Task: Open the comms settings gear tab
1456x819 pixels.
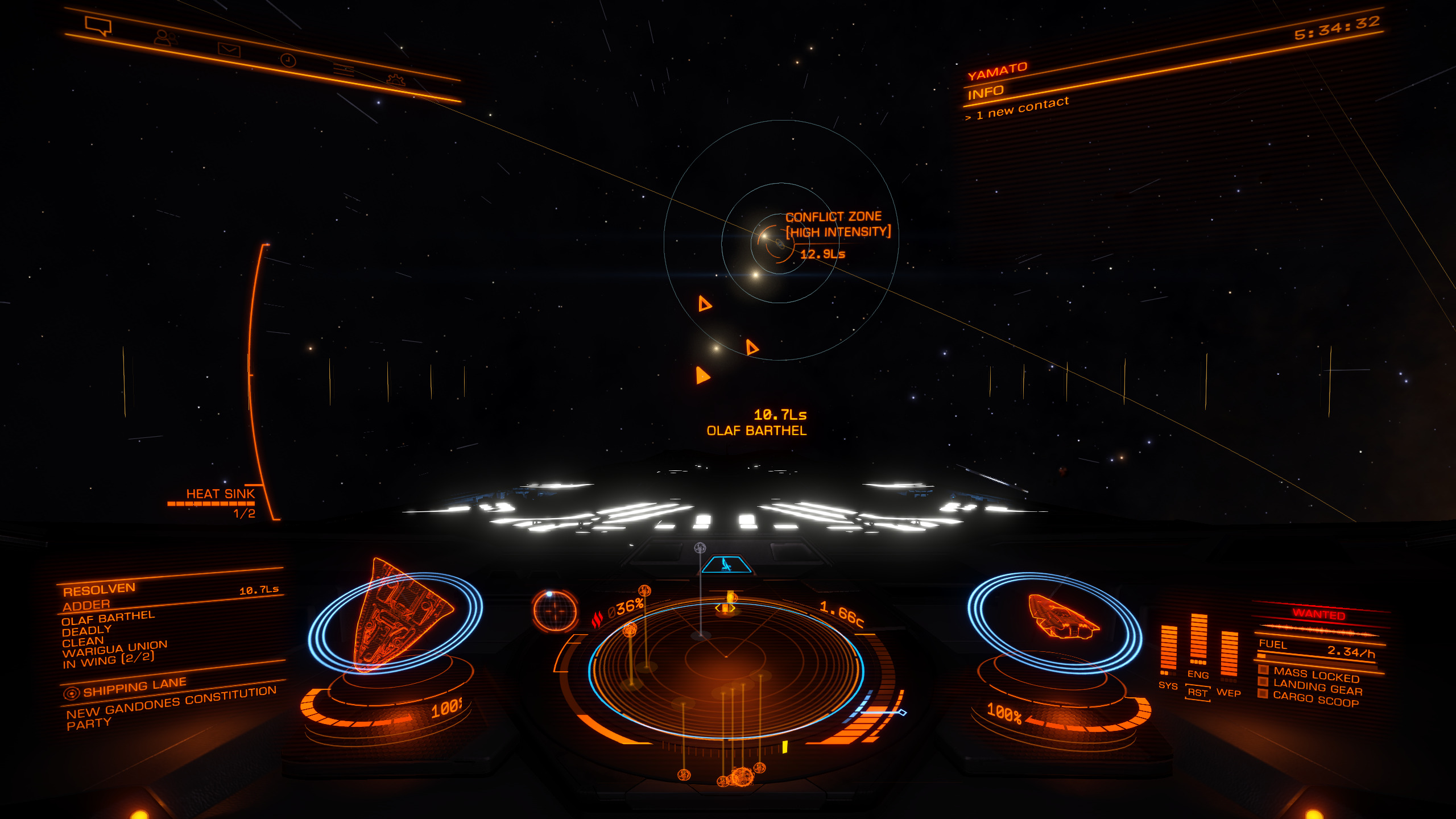Action: [395, 80]
